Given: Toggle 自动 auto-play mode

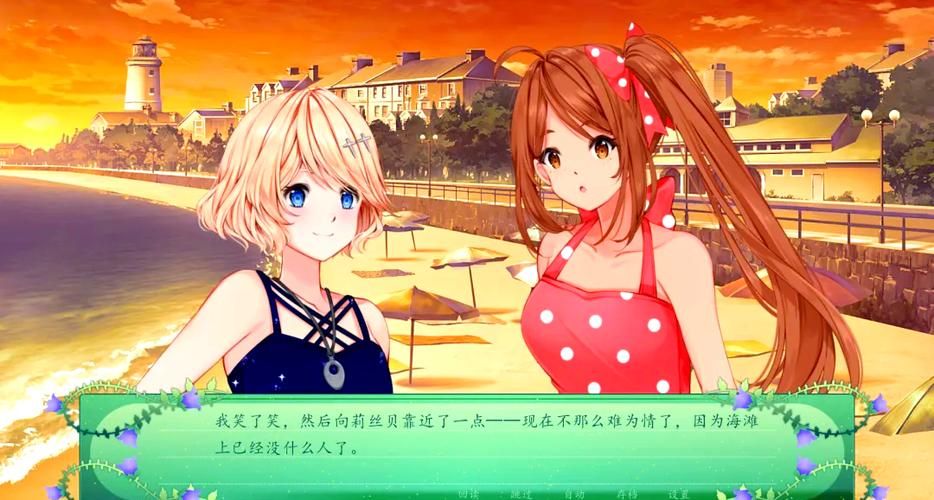Looking at the screenshot, I should click(x=574, y=494).
